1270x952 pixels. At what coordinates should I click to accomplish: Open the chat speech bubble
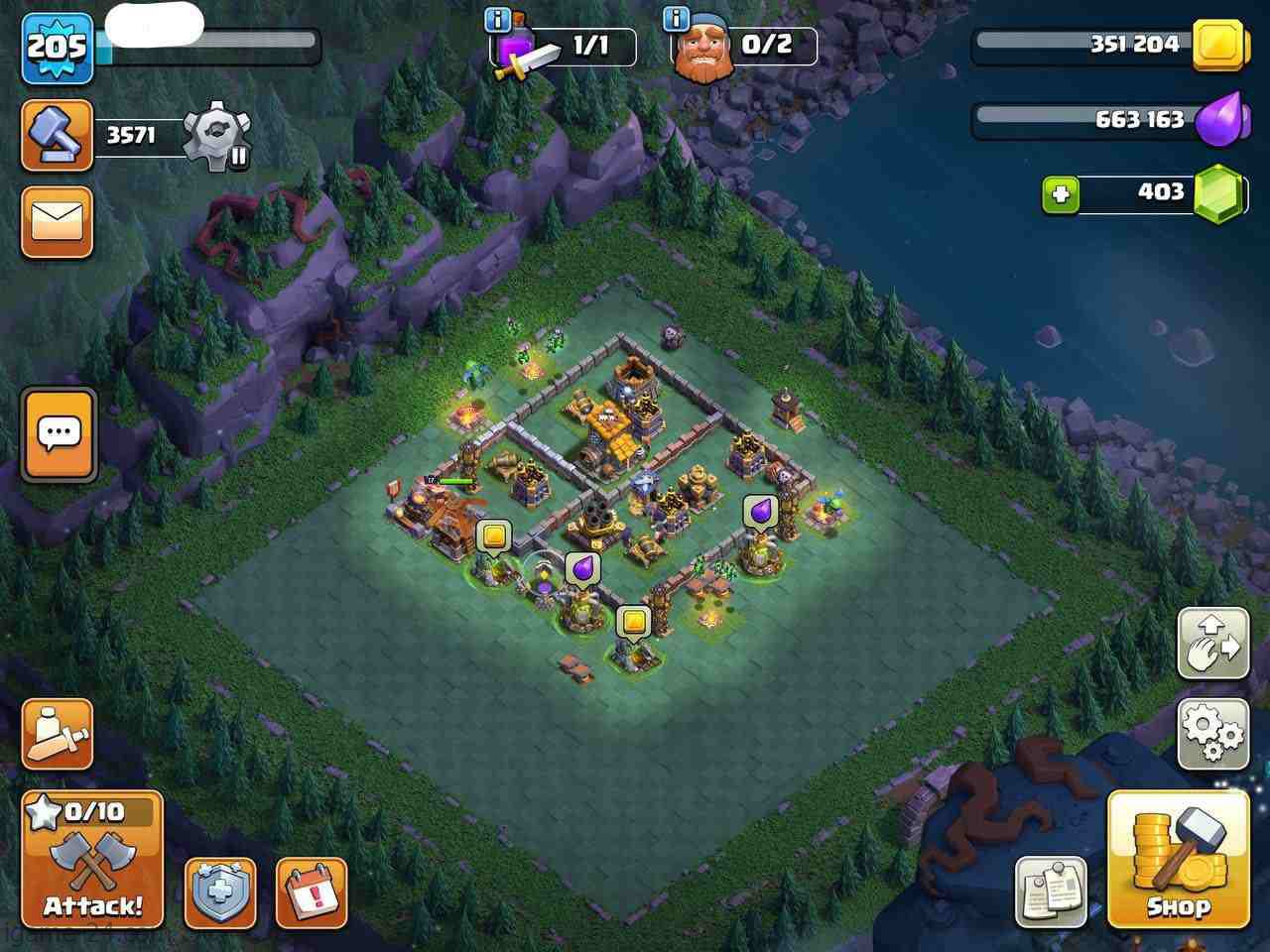coord(59,434)
